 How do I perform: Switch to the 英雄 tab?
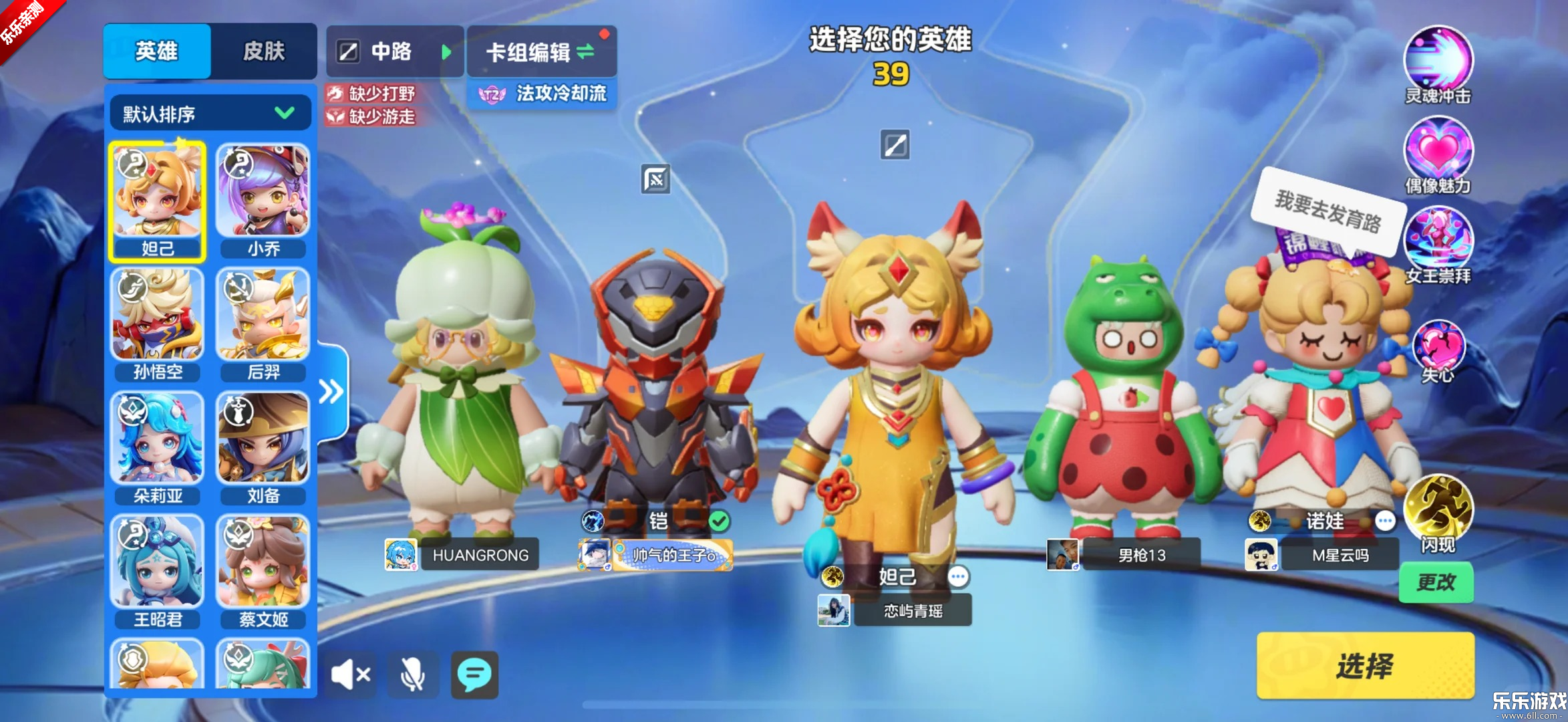pyautogui.click(x=156, y=51)
